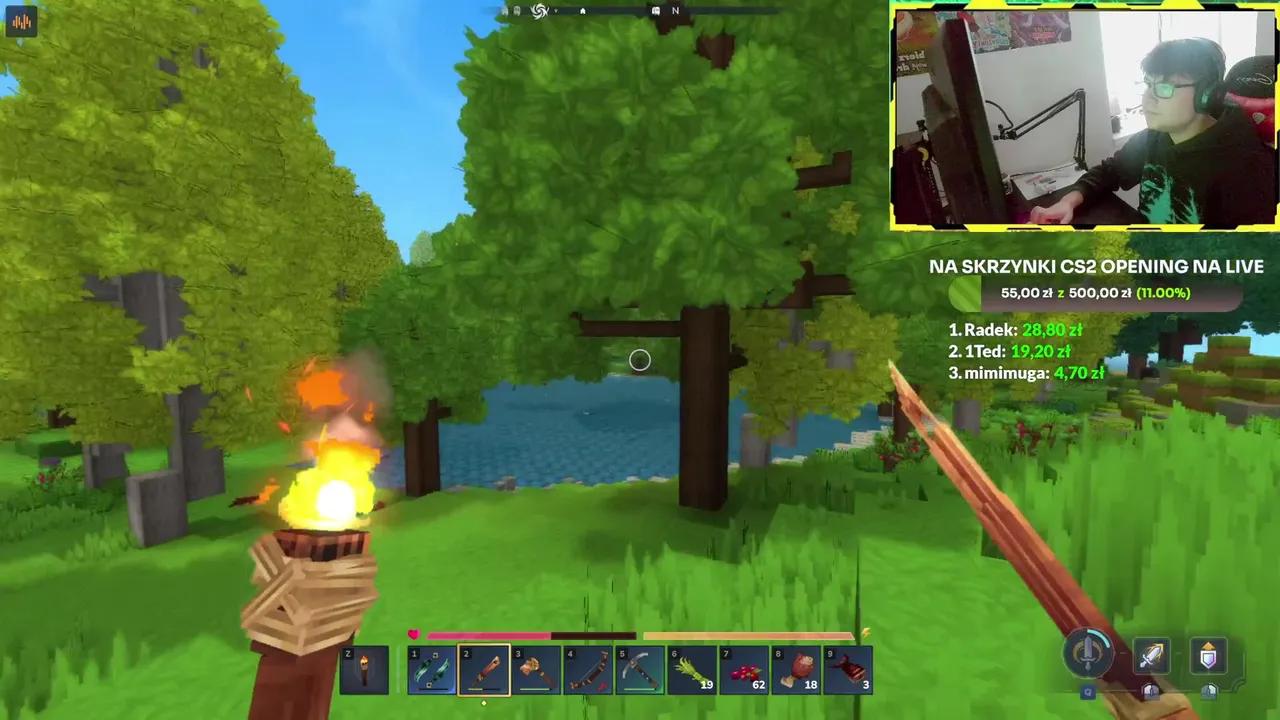Activate the glowing sword attack ability

pyautogui.click(x=1150, y=655)
